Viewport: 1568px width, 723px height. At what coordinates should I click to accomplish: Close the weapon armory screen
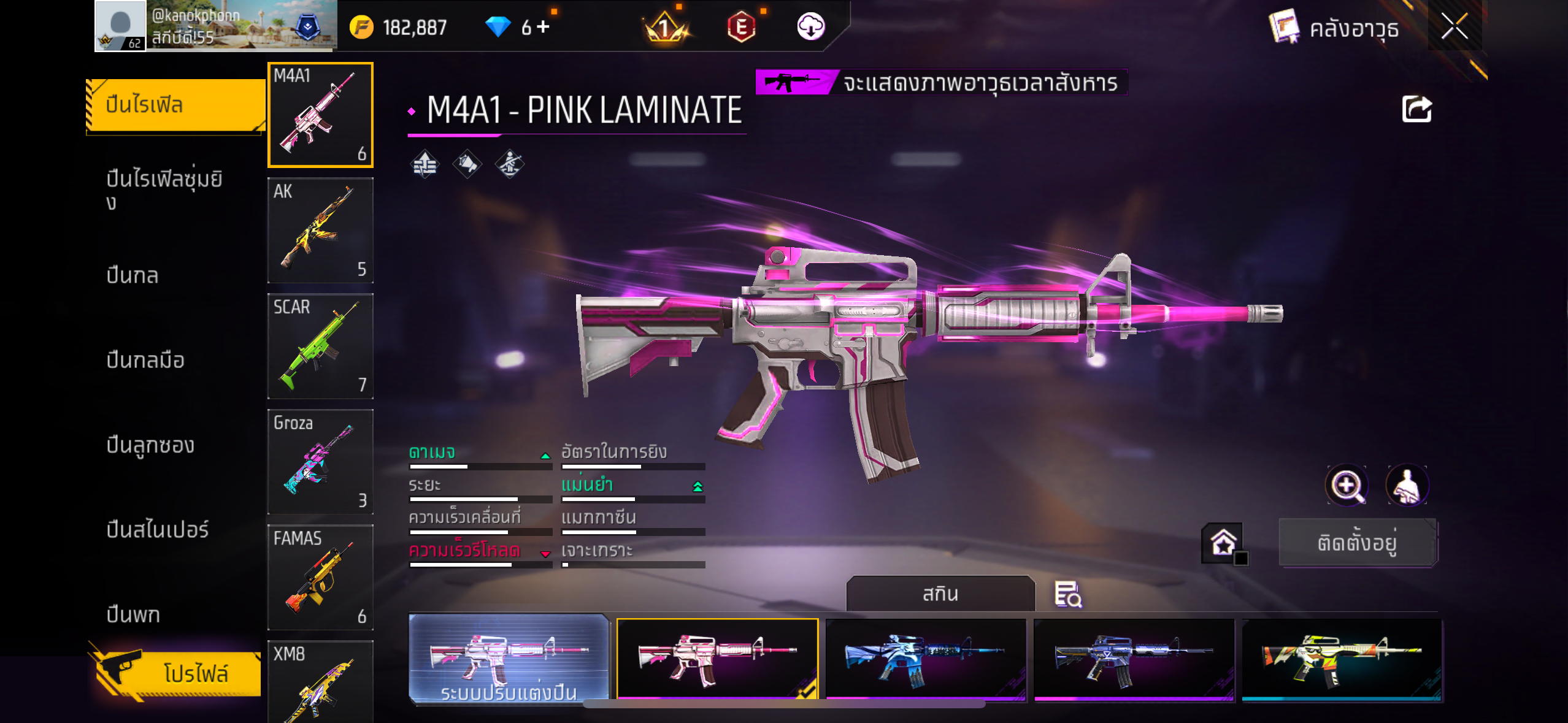pos(1454,26)
